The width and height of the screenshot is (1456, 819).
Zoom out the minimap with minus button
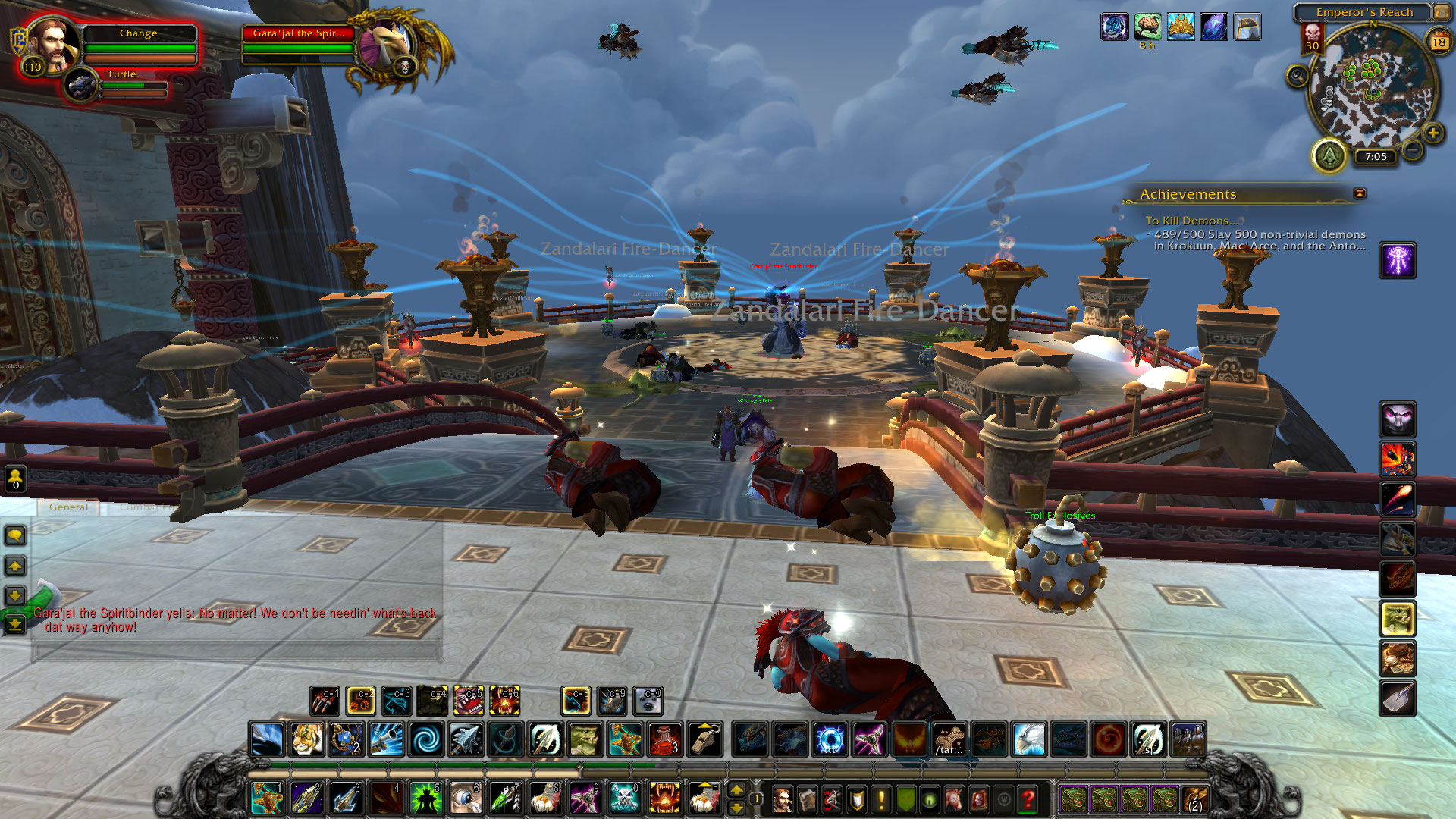tap(1412, 149)
